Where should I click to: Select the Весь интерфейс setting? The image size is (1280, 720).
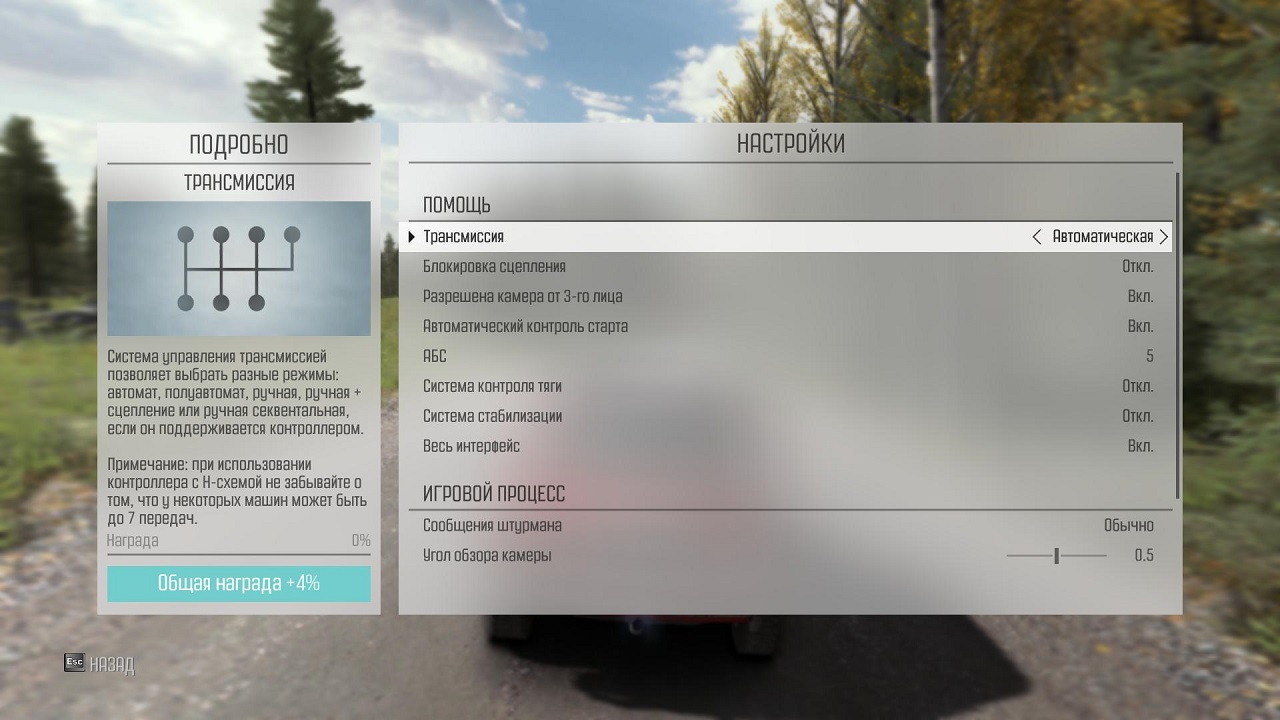tap(788, 447)
